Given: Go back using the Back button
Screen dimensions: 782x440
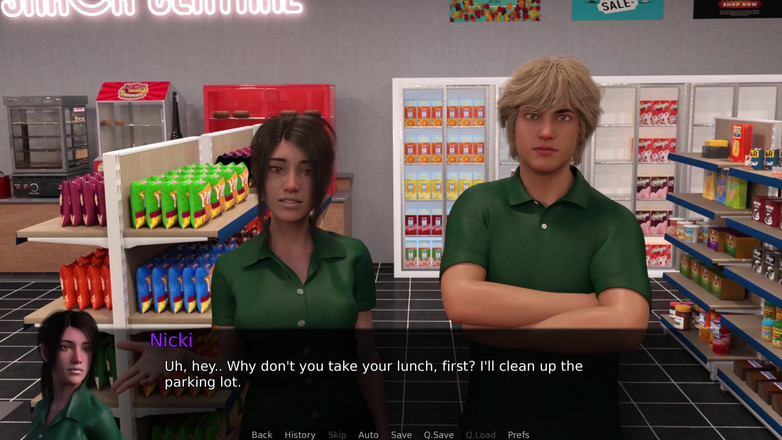Looking at the screenshot, I should pos(262,435).
